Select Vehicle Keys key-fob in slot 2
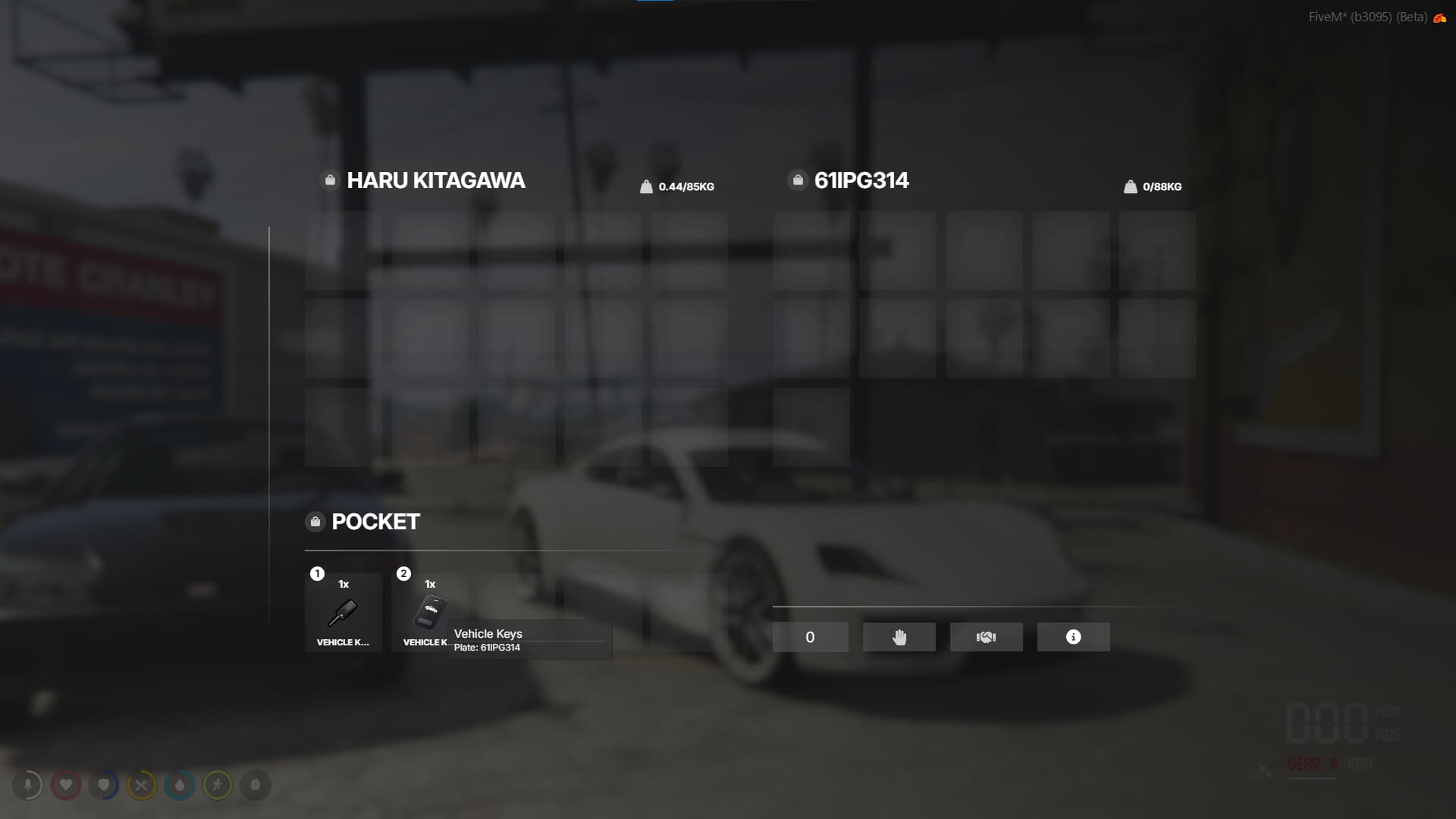This screenshot has width=1456, height=819. pyautogui.click(x=430, y=612)
